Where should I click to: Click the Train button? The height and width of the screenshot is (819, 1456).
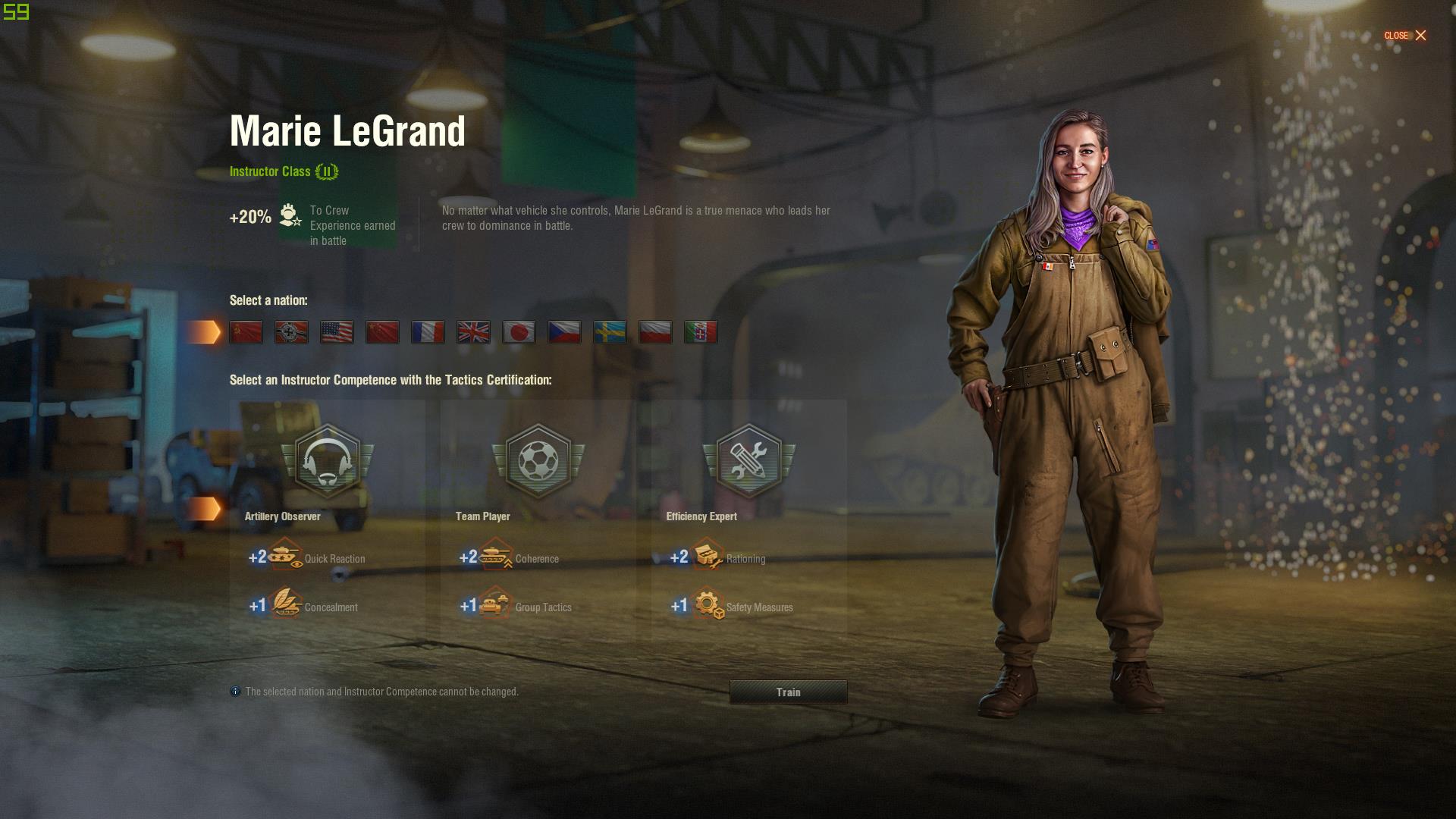pos(788,692)
